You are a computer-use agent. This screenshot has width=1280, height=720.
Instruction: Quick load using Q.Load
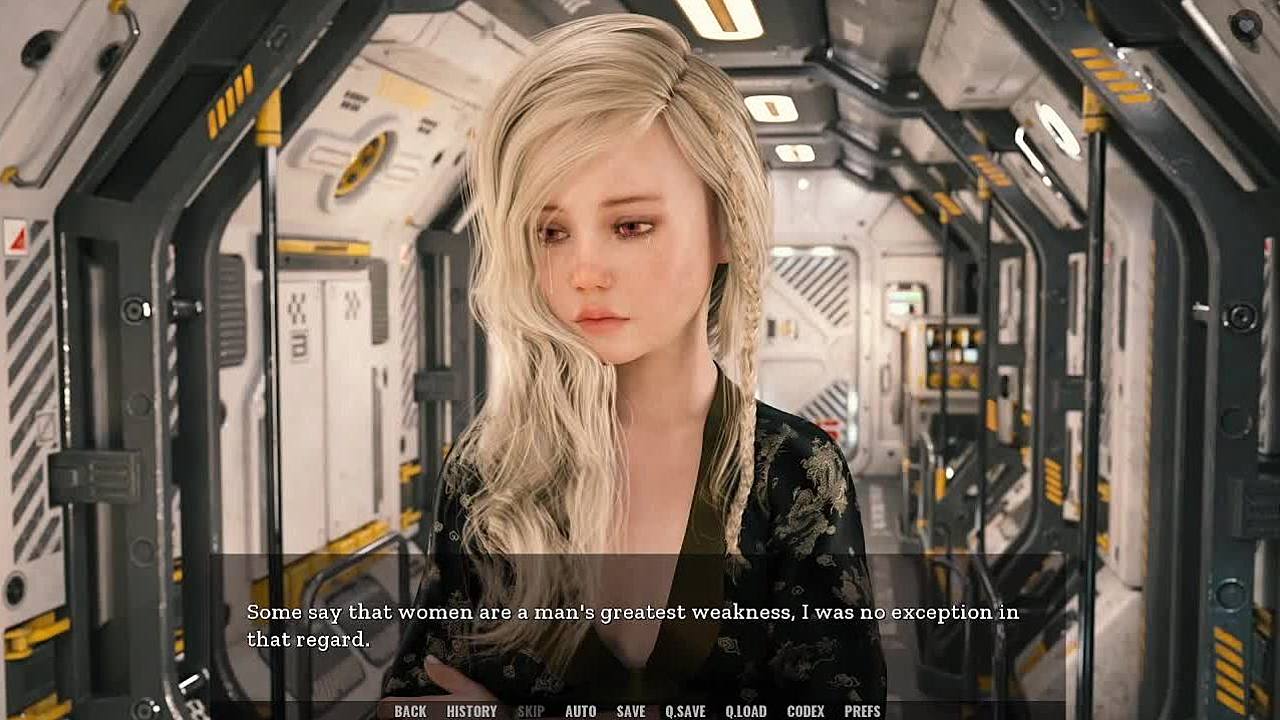(746, 711)
